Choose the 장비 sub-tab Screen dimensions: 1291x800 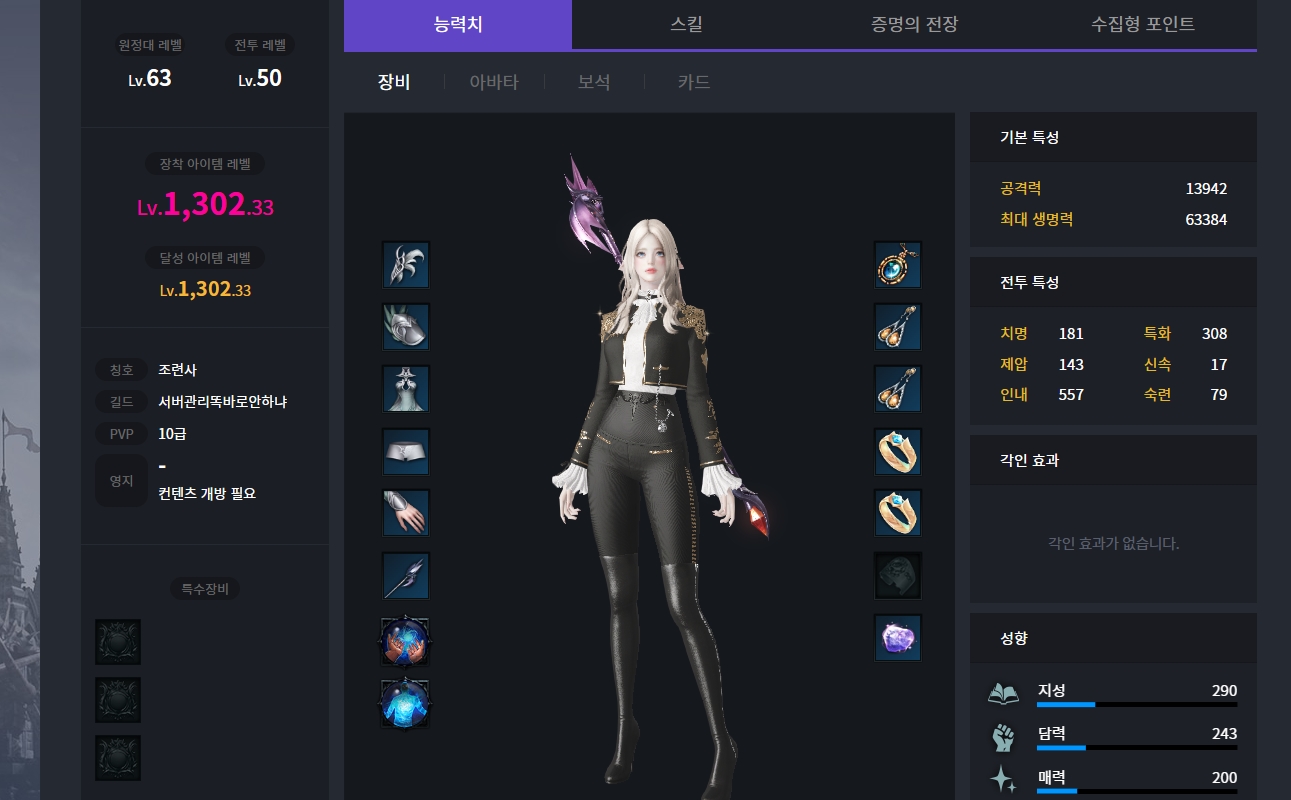point(394,82)
